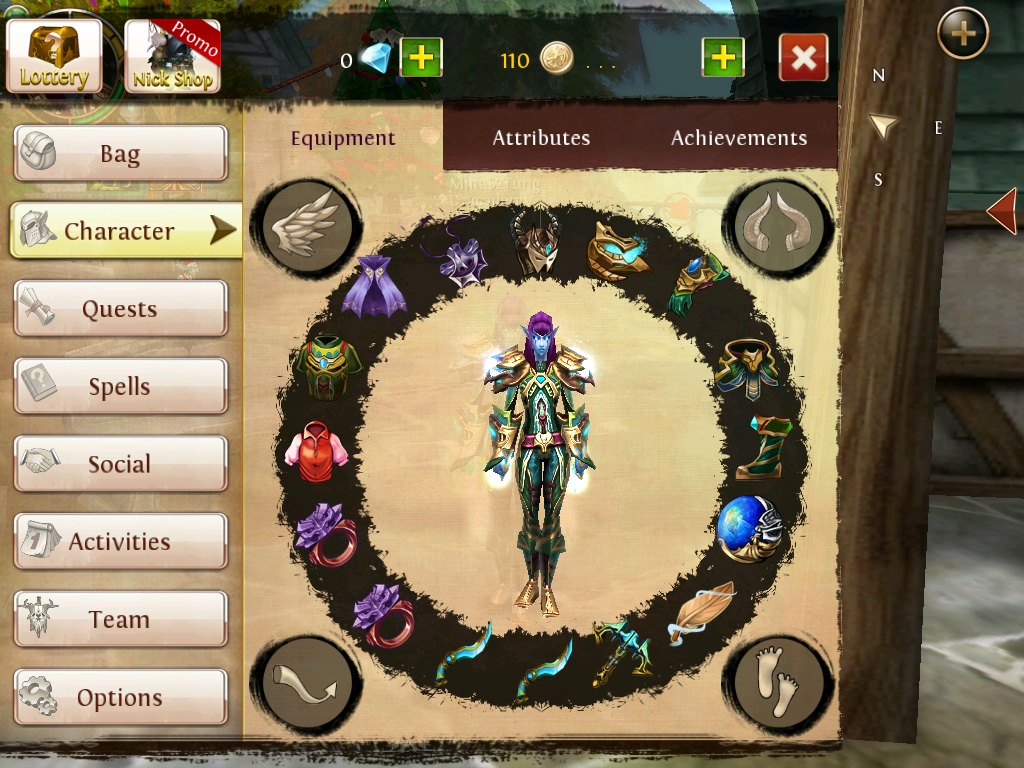
Task: Close the character window with red X
Action: (x=803, y=58)
